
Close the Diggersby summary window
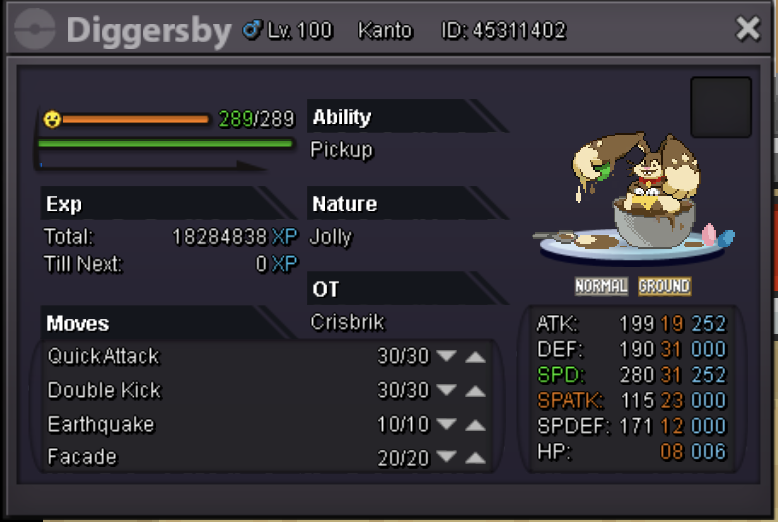coord(747,29)
